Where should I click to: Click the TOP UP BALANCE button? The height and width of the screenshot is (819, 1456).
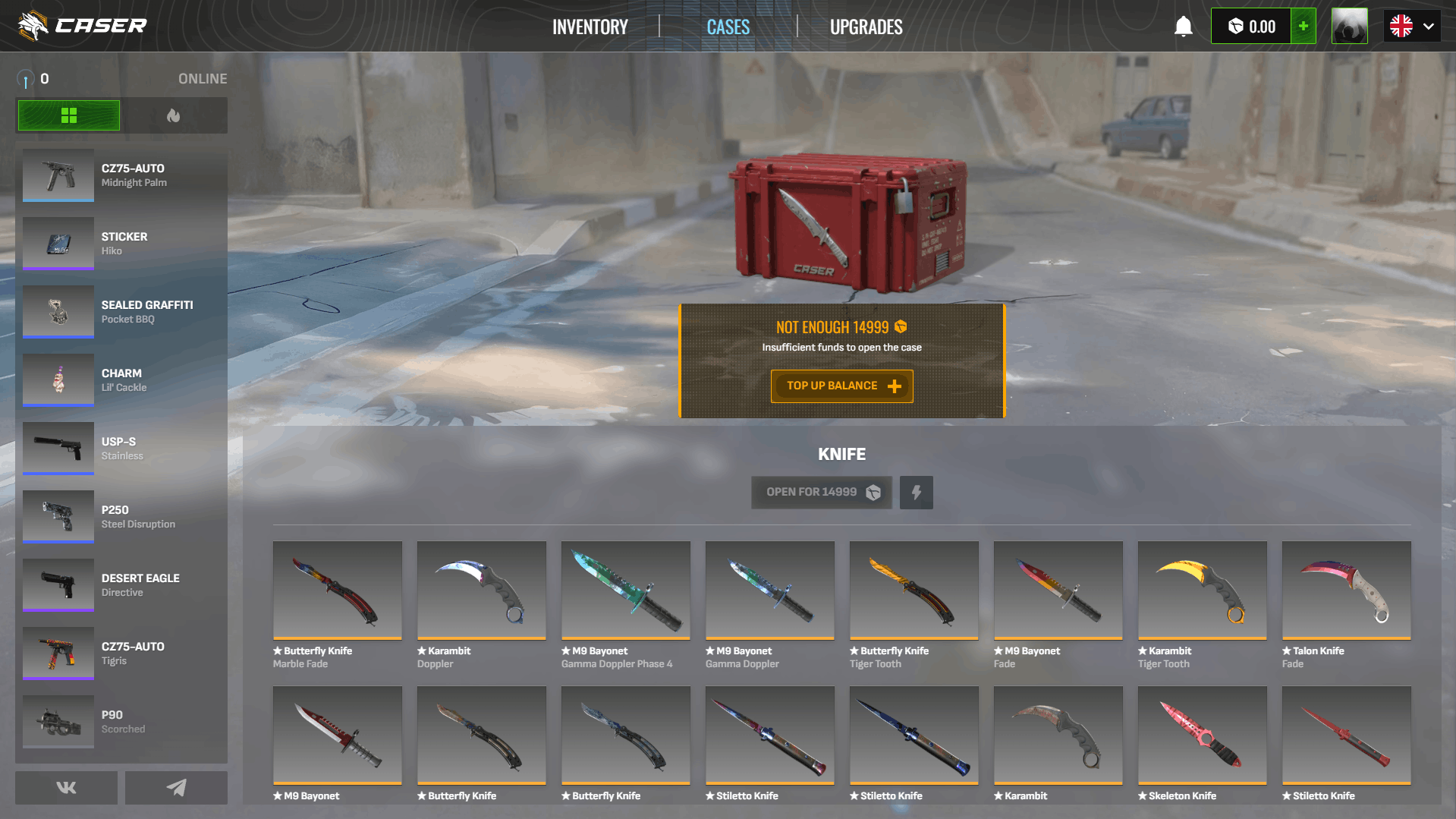841,386
